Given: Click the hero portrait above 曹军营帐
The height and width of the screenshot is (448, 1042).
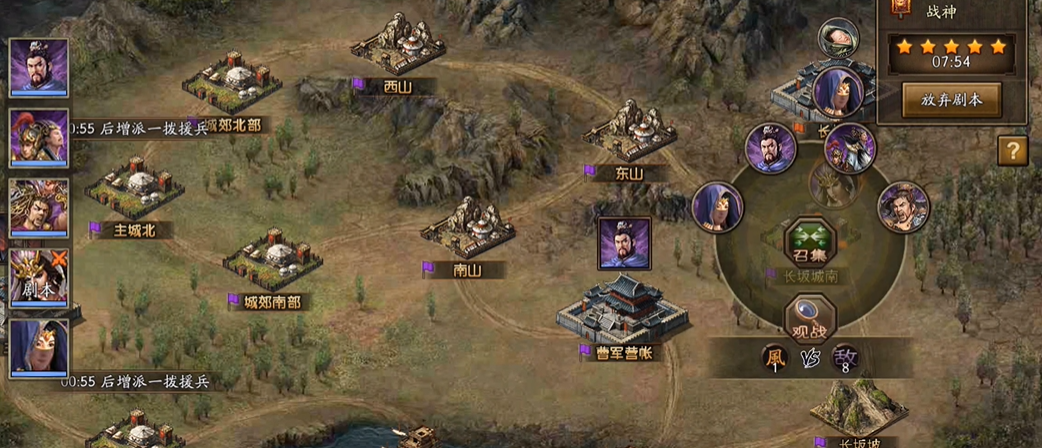Looking at the screenshot, I should tap(624, 243).
